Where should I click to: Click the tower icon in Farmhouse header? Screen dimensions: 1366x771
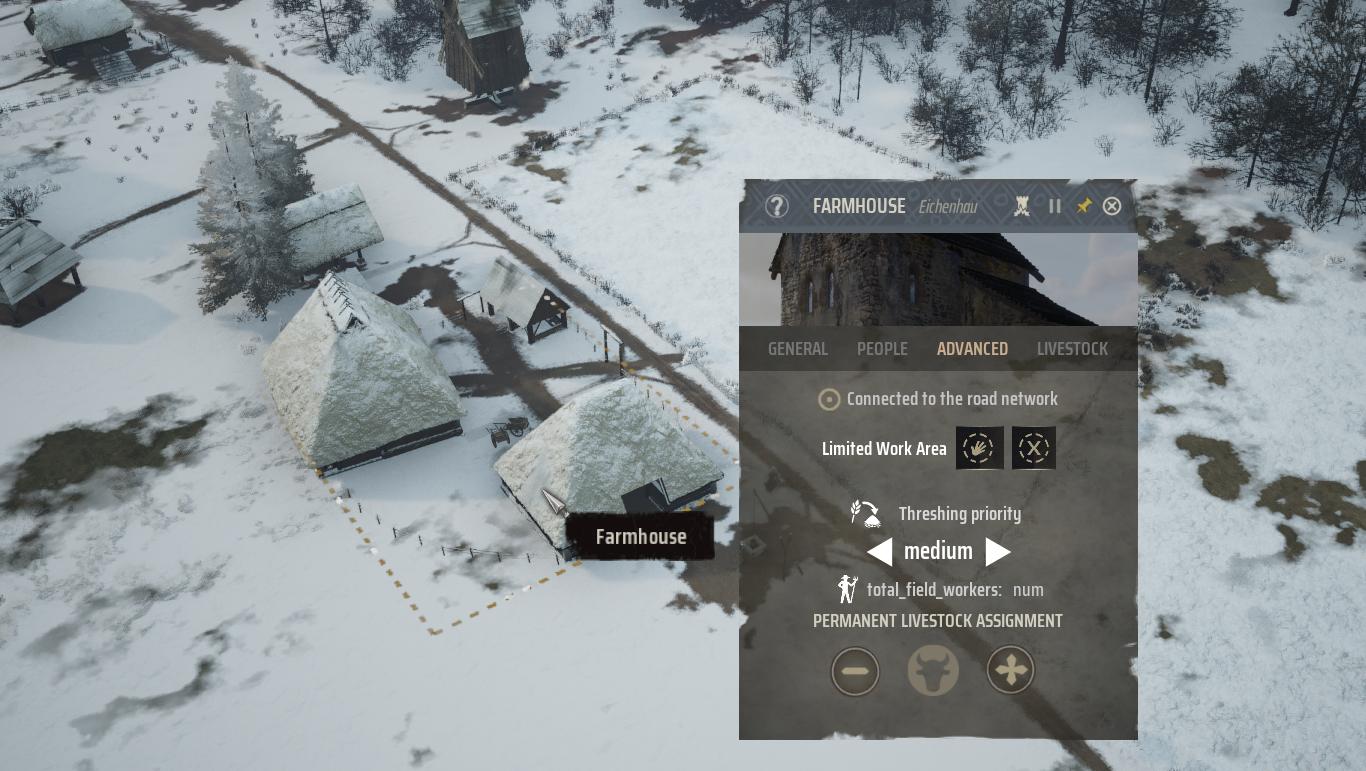click(x=1022, y=206)
